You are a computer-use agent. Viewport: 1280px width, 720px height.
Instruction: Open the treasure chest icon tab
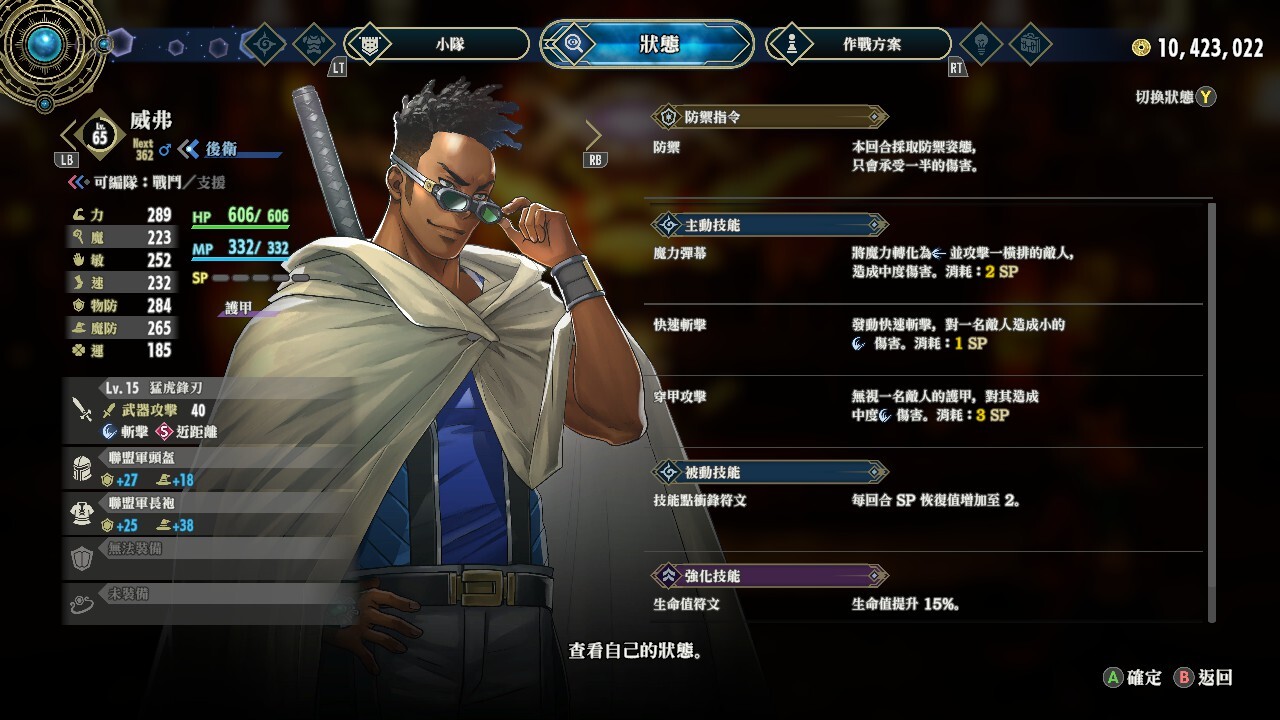(x=1029, y=44)
